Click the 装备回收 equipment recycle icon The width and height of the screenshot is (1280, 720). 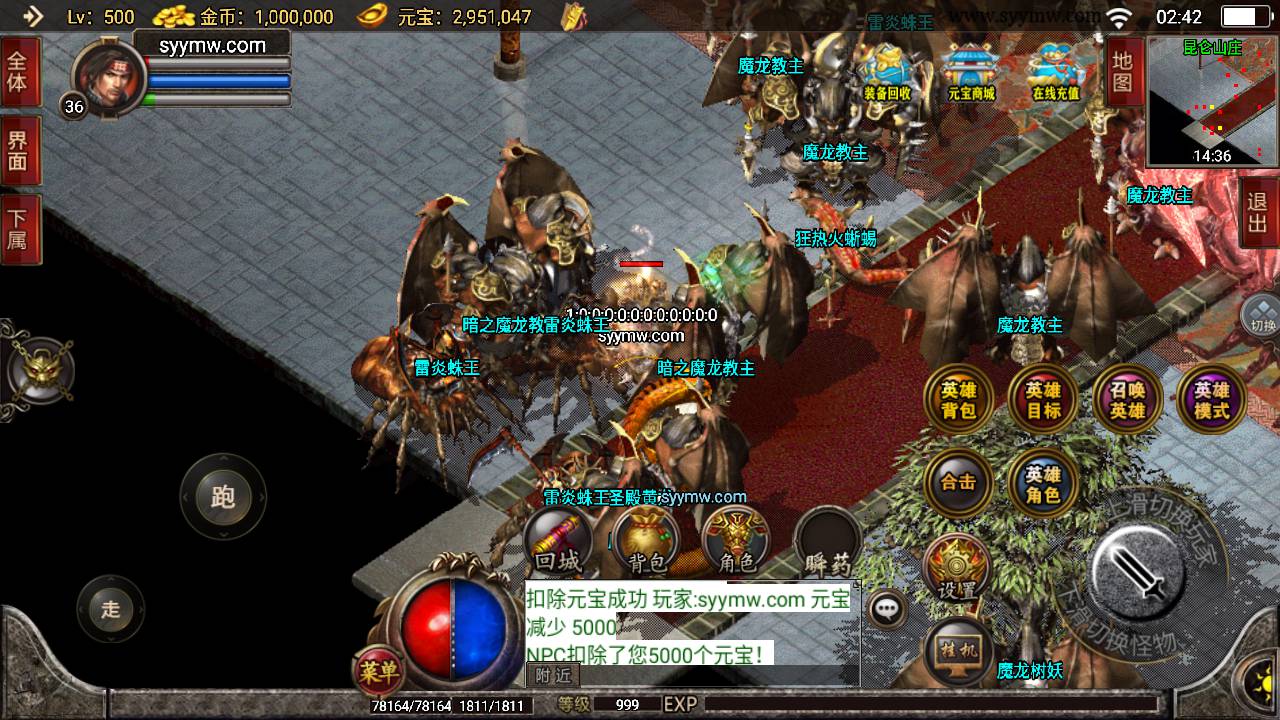[887, 71]
